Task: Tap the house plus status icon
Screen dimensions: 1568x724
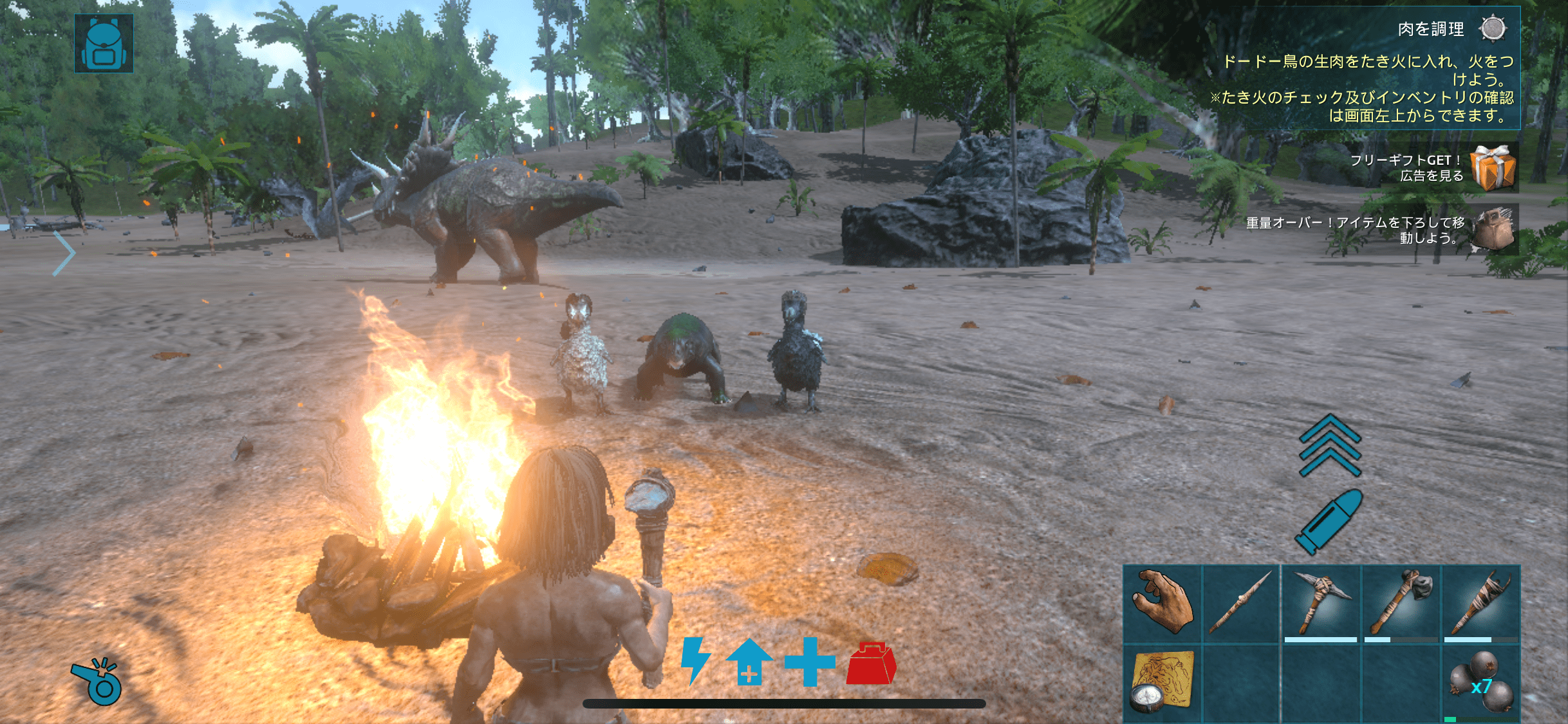Action: [749, 662]
